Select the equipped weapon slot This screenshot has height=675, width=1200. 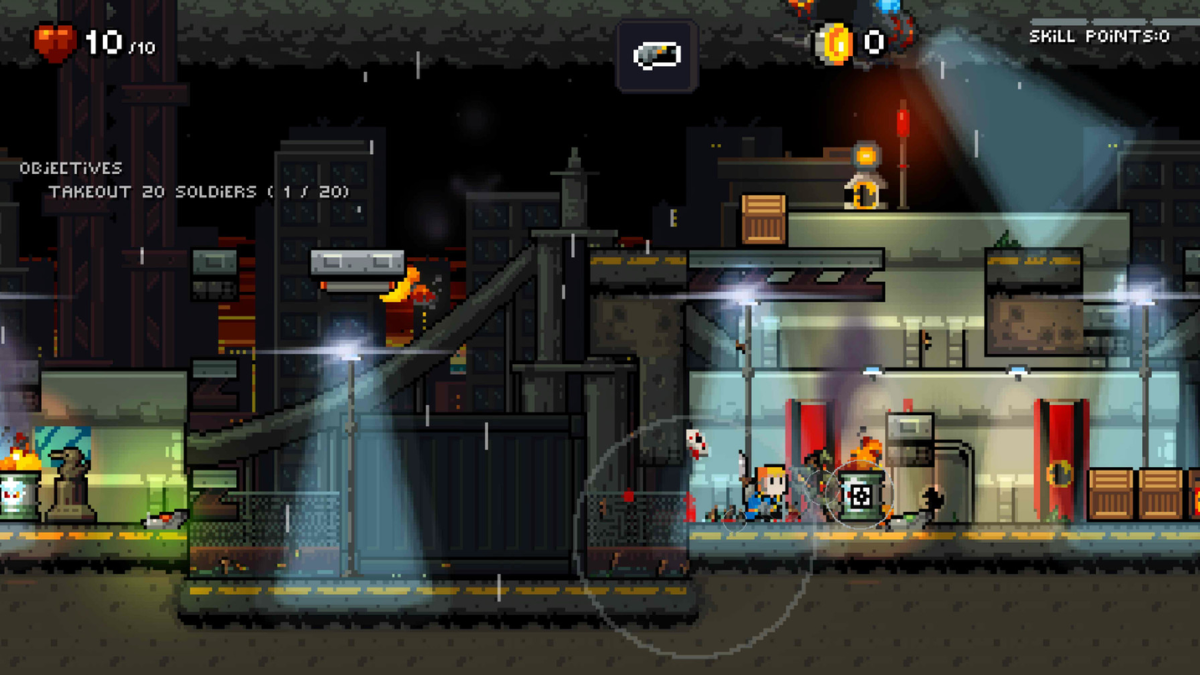[x=656, y=55]
